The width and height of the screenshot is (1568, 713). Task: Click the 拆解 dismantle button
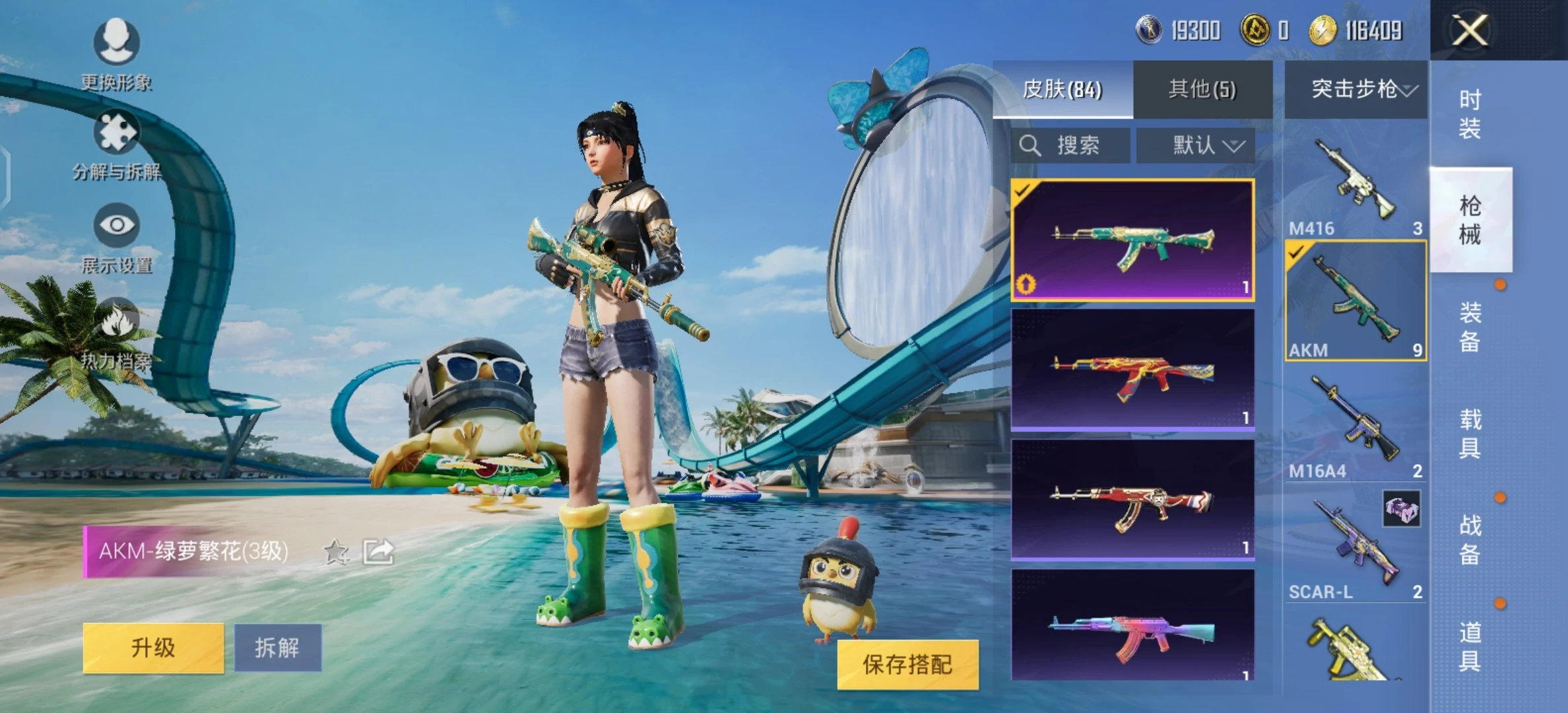[278, 648]
